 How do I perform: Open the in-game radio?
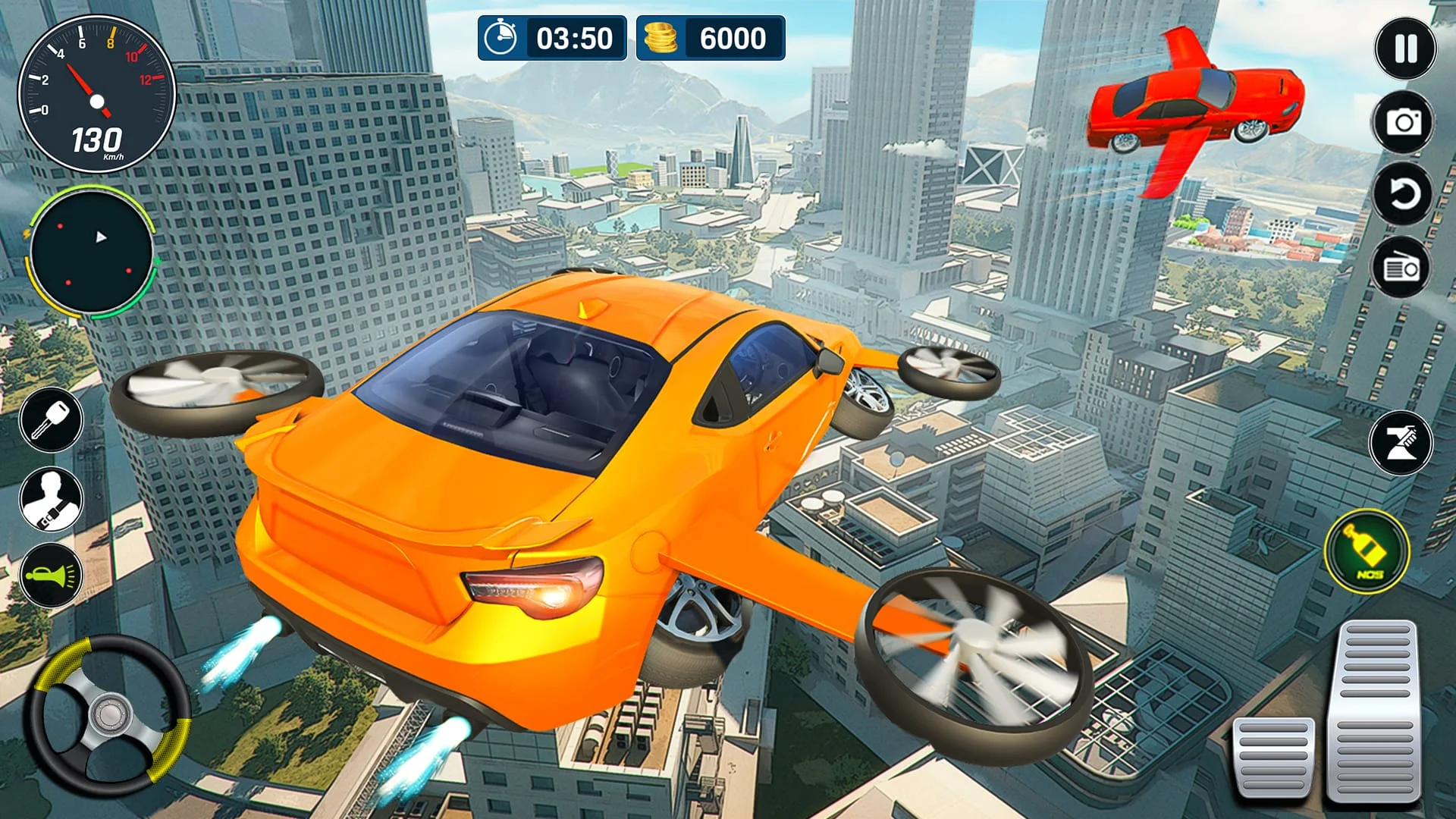1399,267
